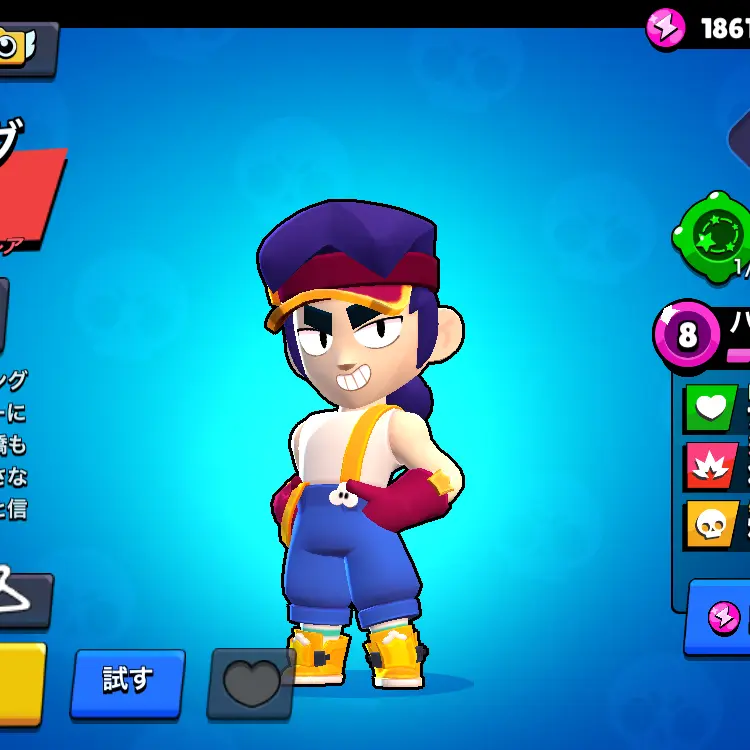Image resolution: width=750 pixels, height=750 pixels.
Task: Click the yellow button at bottom left
Action: (20, 683)
